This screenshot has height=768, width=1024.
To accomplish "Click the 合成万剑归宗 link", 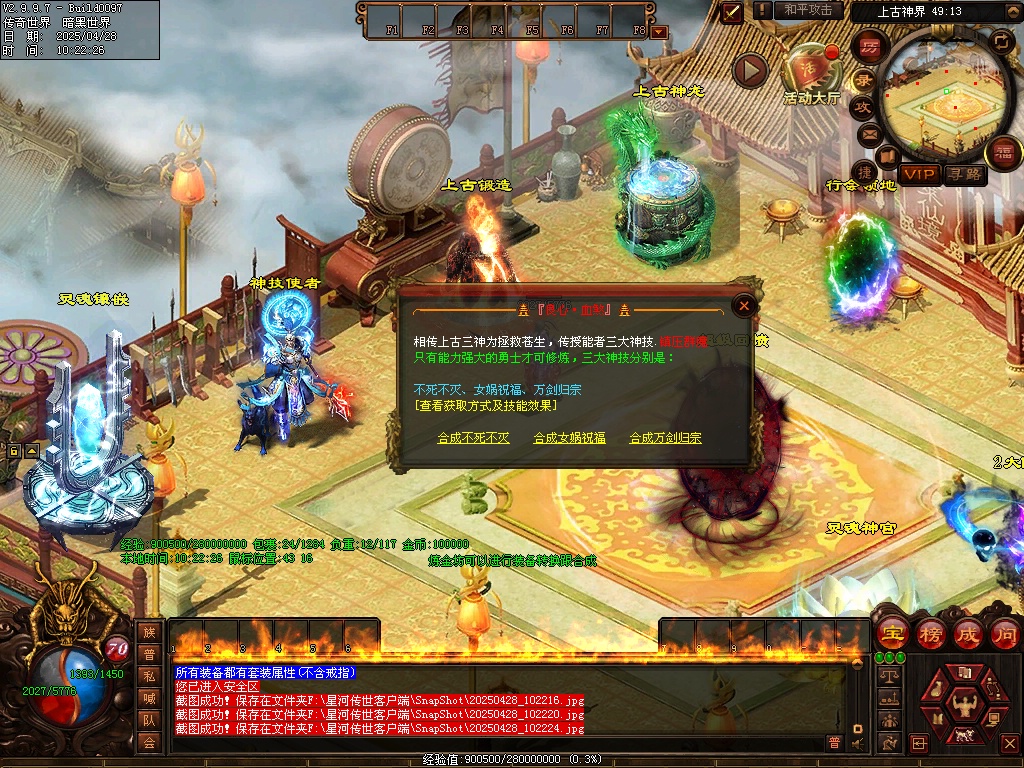I will click(x=665, y=438).
